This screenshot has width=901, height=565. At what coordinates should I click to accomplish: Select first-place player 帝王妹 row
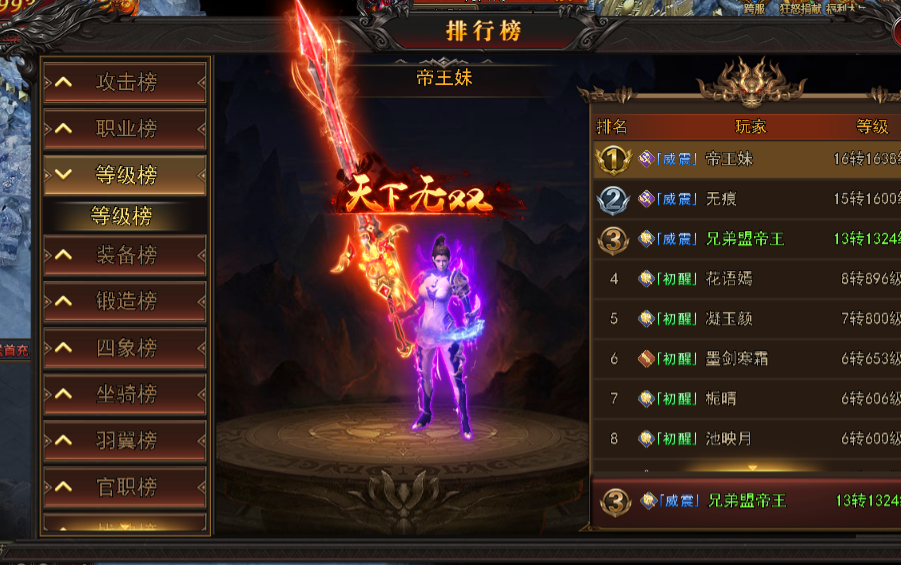point(745,159)
